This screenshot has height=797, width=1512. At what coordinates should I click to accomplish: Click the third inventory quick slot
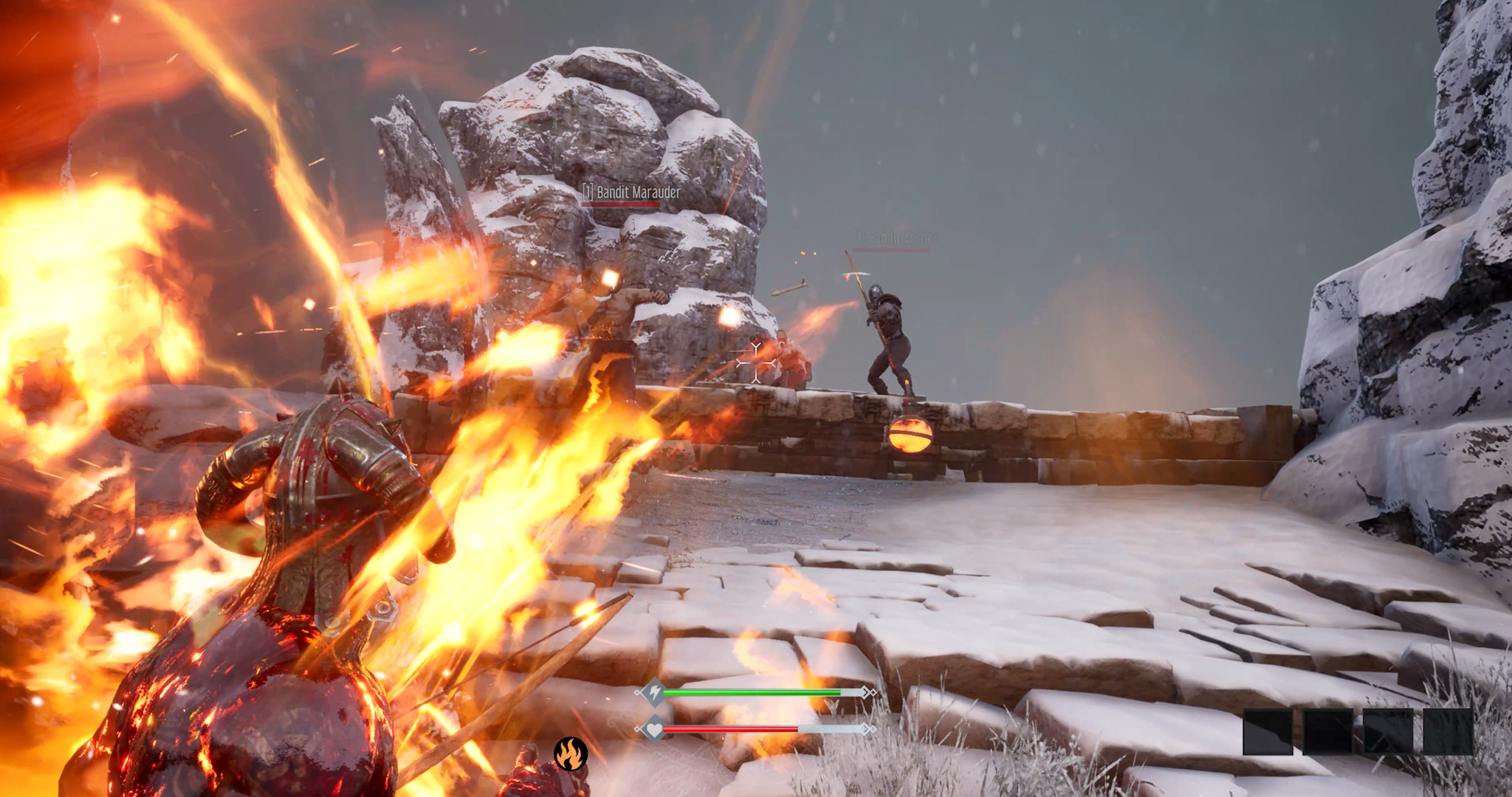(x=1388, y=732)
